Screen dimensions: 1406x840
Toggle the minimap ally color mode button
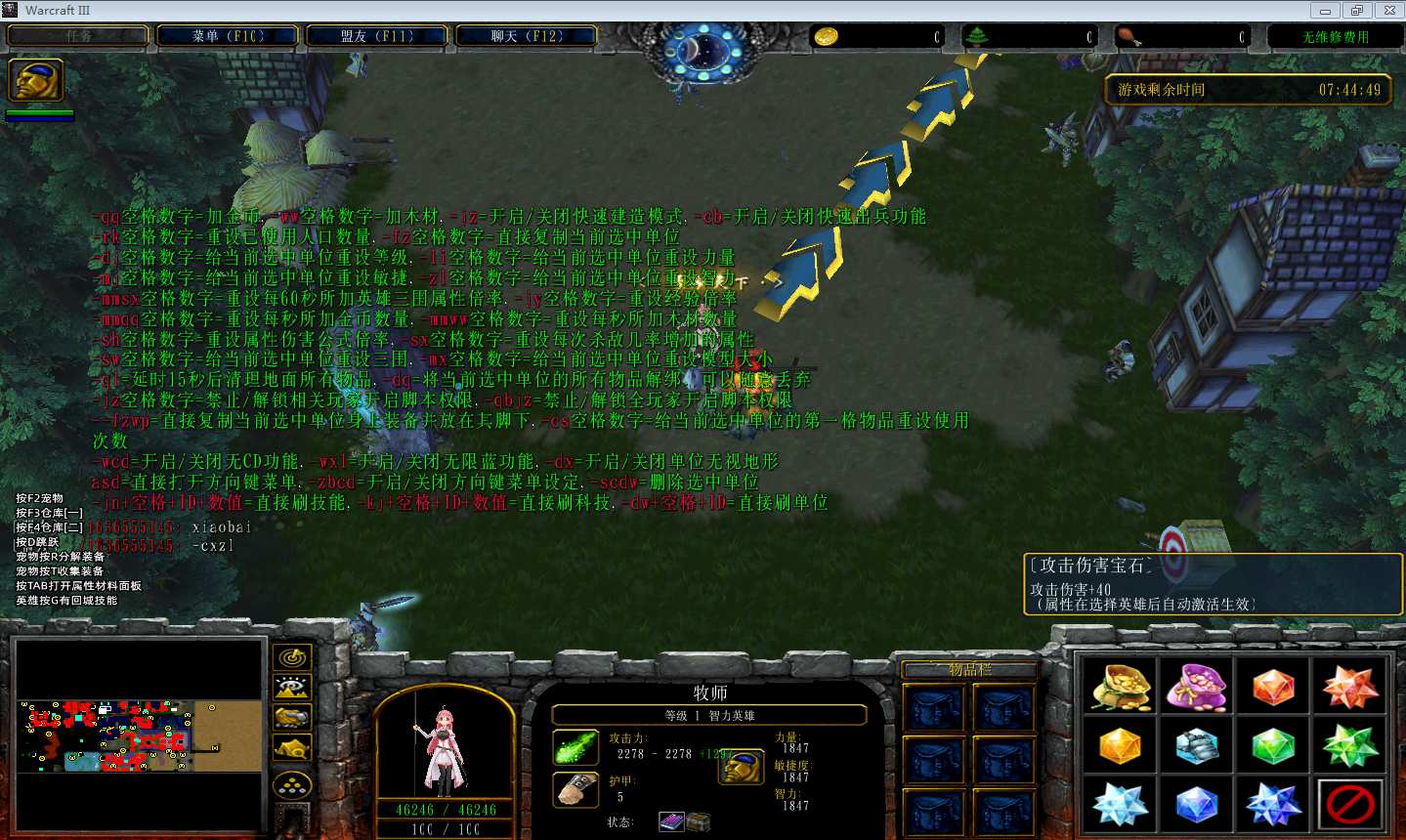click(x=292, y=718)
